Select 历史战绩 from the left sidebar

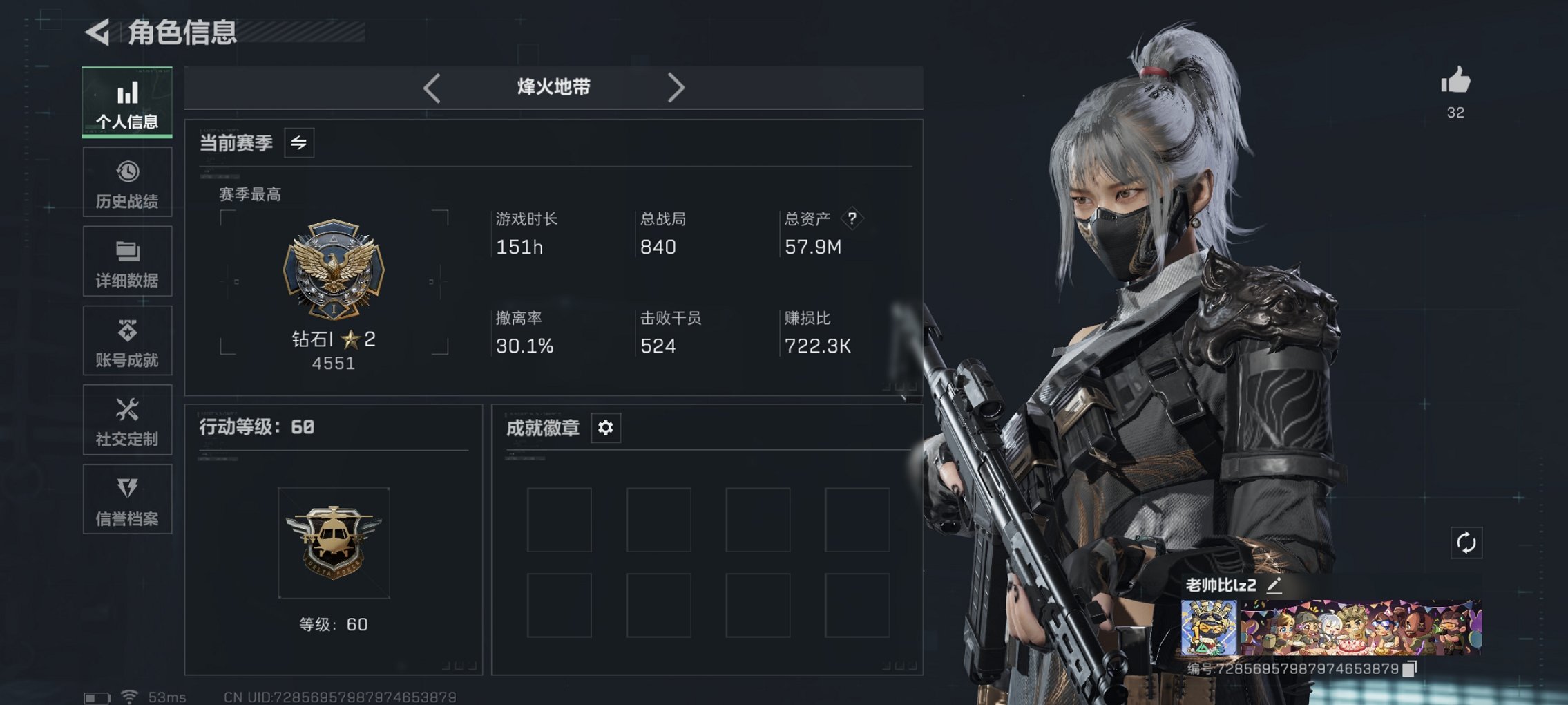pos(126,182)
